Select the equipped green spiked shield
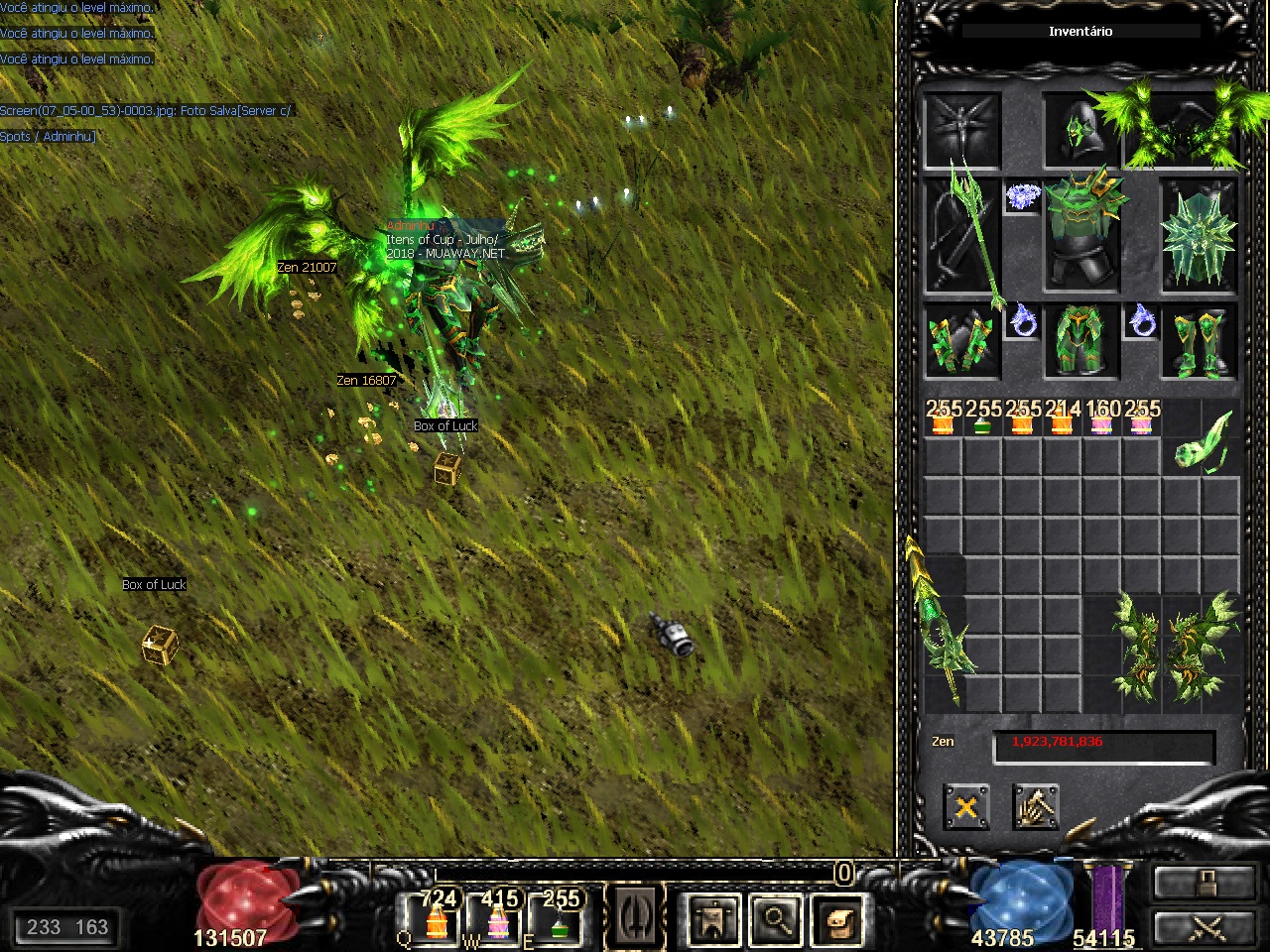Screen dimensions: 1270x952 click(1199, 236)
